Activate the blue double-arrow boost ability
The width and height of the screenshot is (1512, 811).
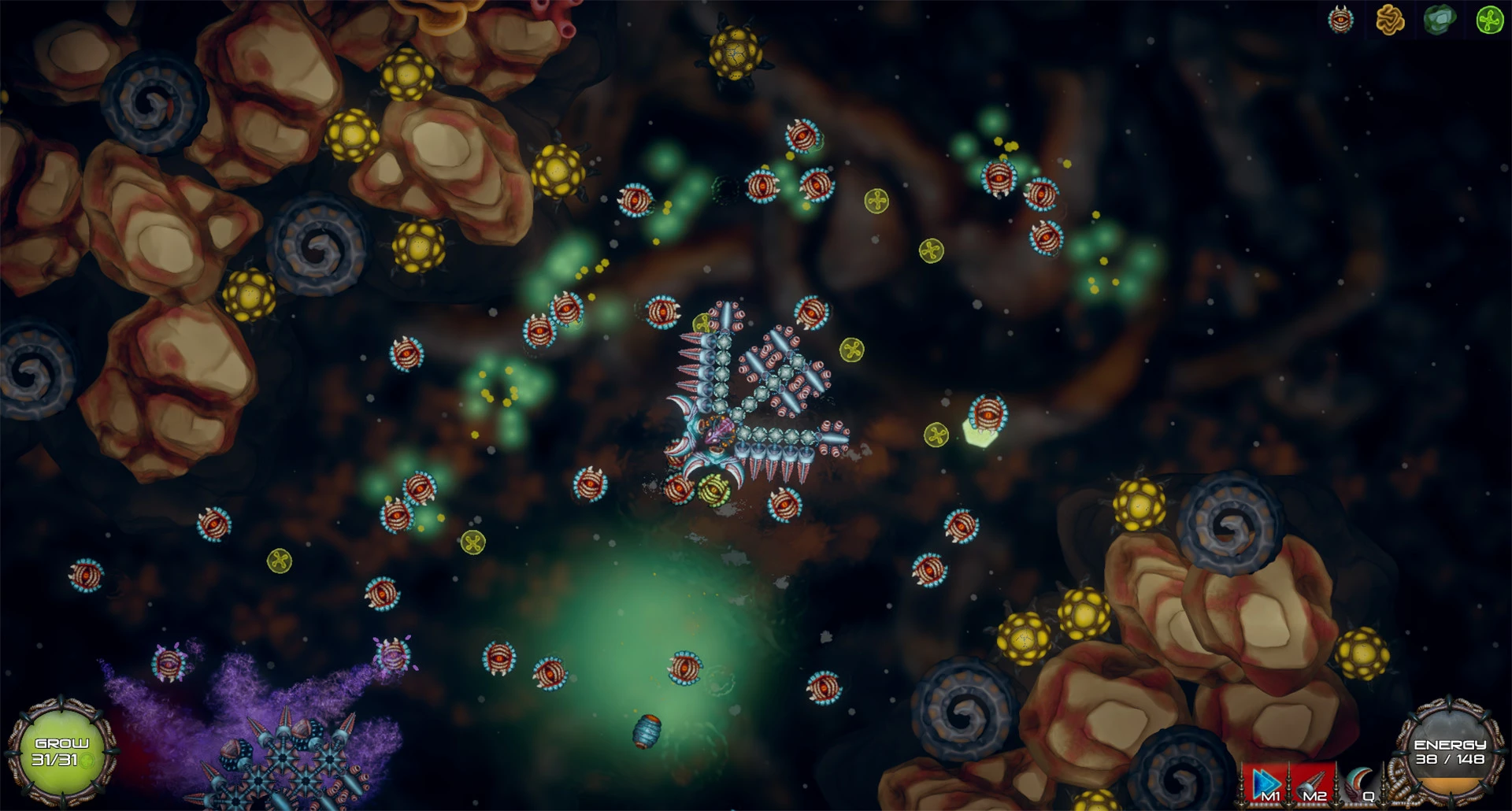(x=1266, y=783)
